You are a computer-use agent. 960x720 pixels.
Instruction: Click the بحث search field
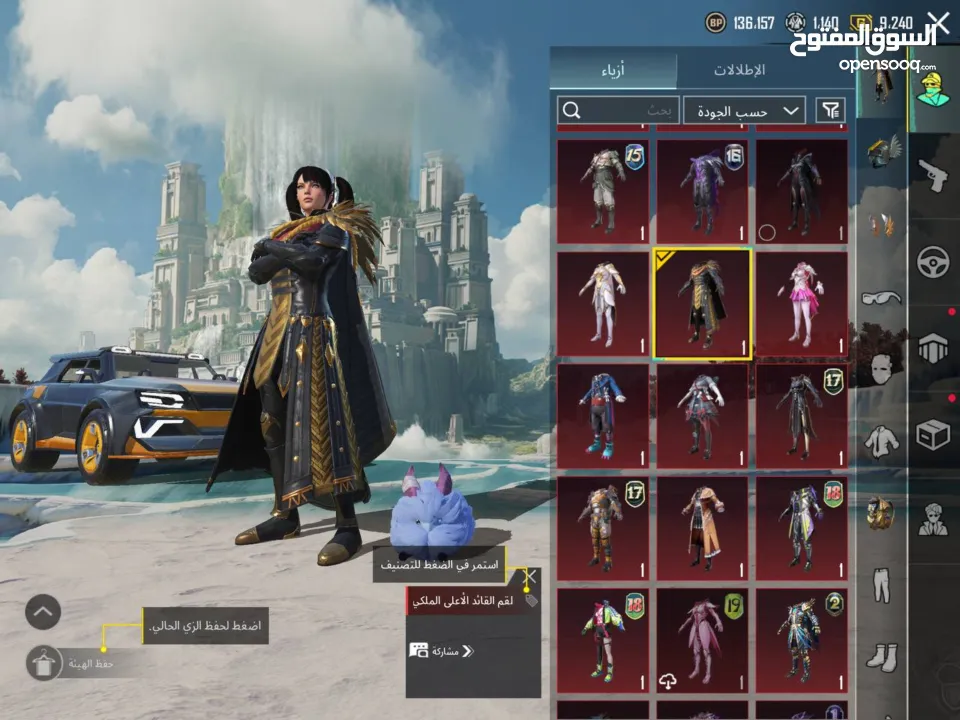(x=620, y=110)
